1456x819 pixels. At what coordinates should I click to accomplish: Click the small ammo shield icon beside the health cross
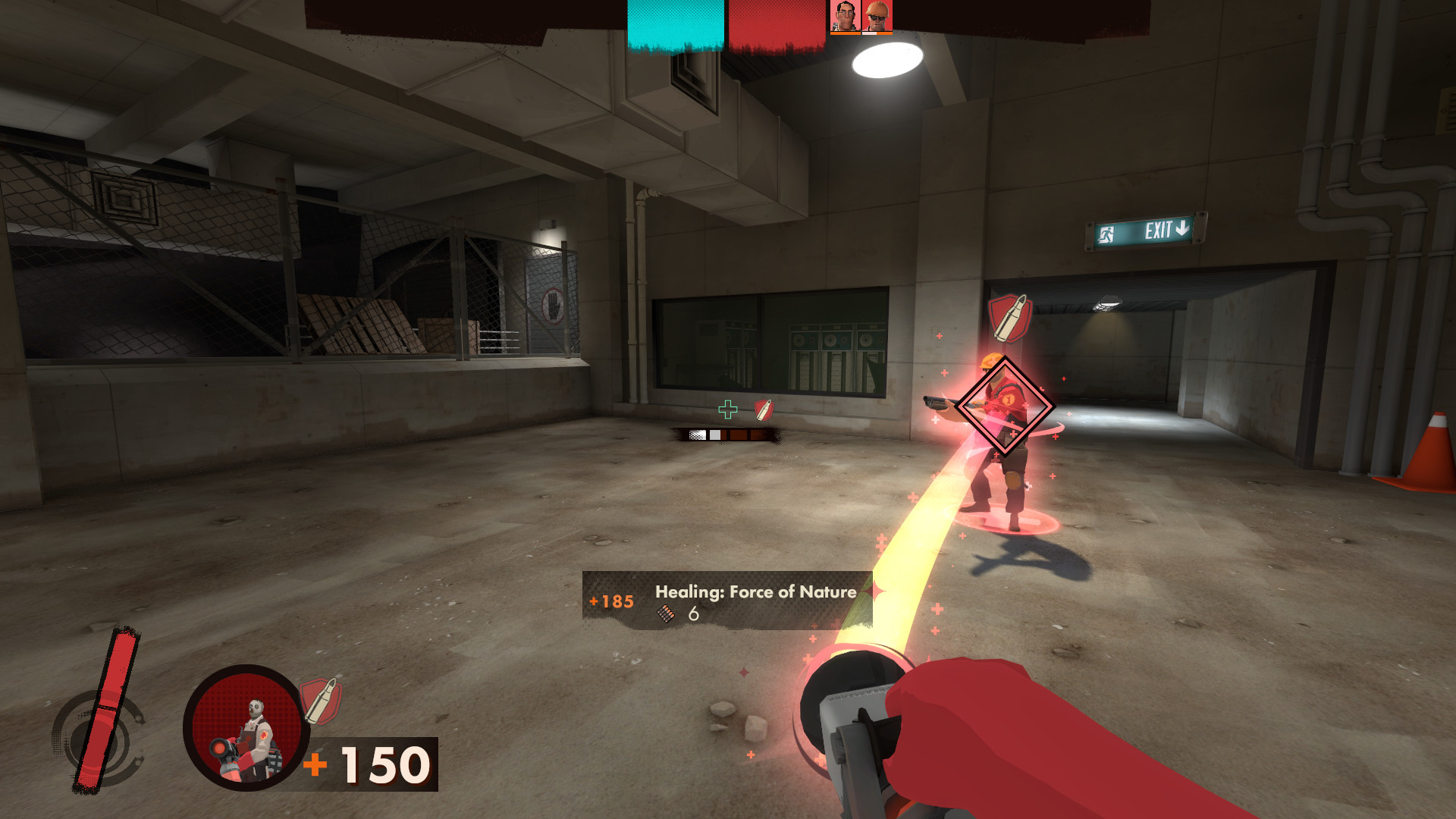[x=764, y=409]
